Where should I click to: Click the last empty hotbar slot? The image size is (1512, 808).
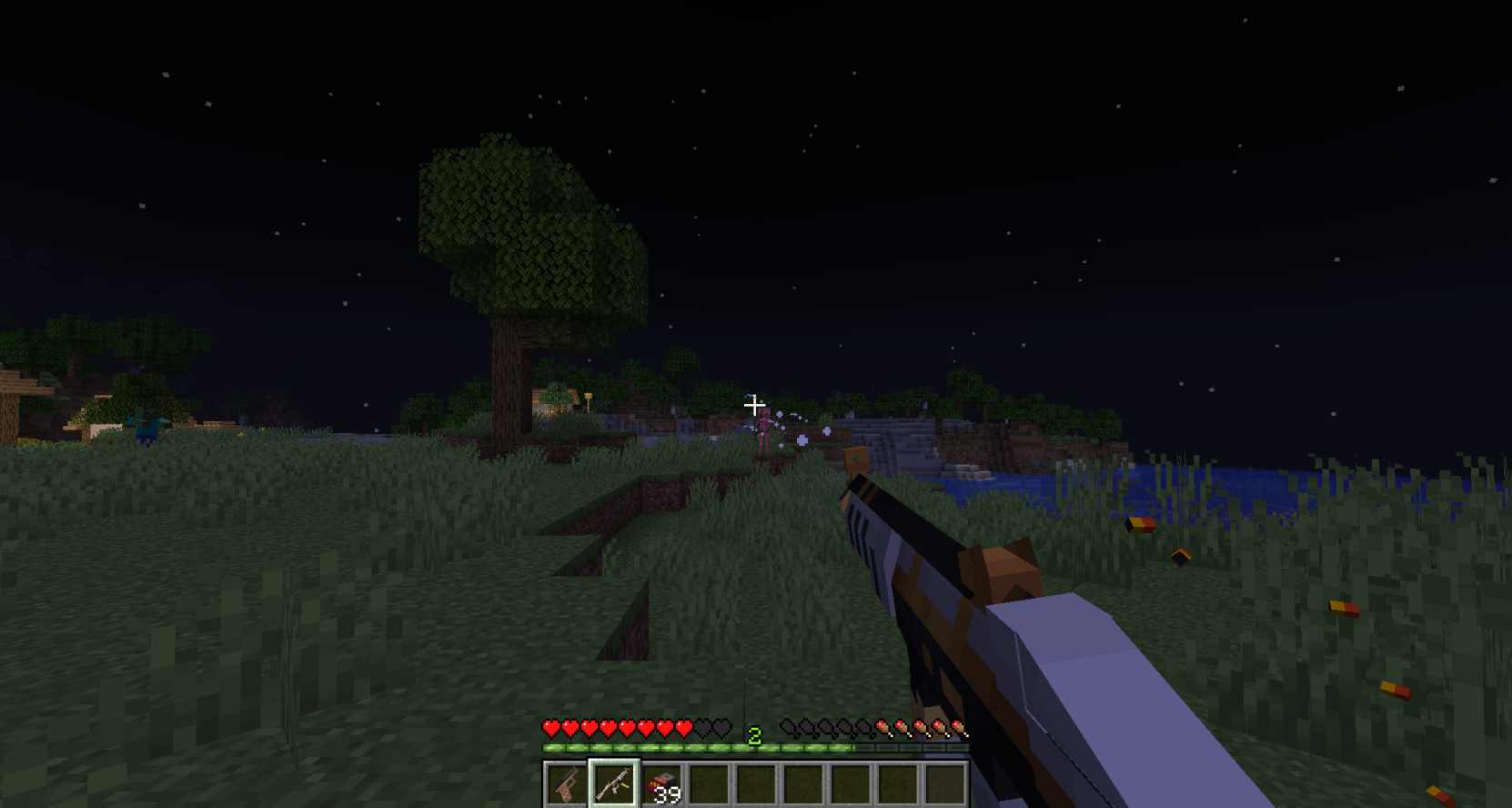click(x=943, y=783)
